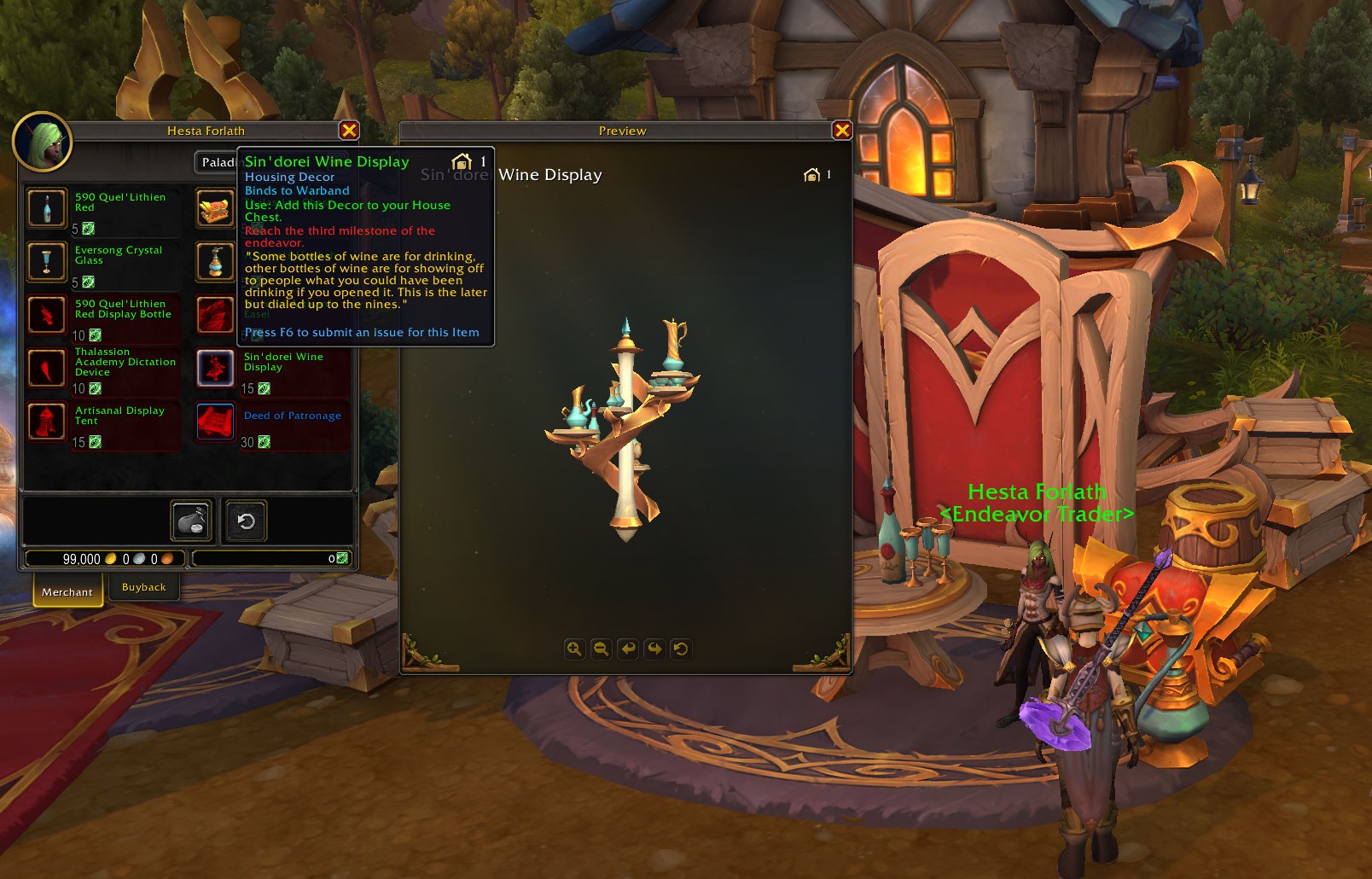
Task: Click the Sin'dorei Wine Display merchant slot
Action: 215,368
